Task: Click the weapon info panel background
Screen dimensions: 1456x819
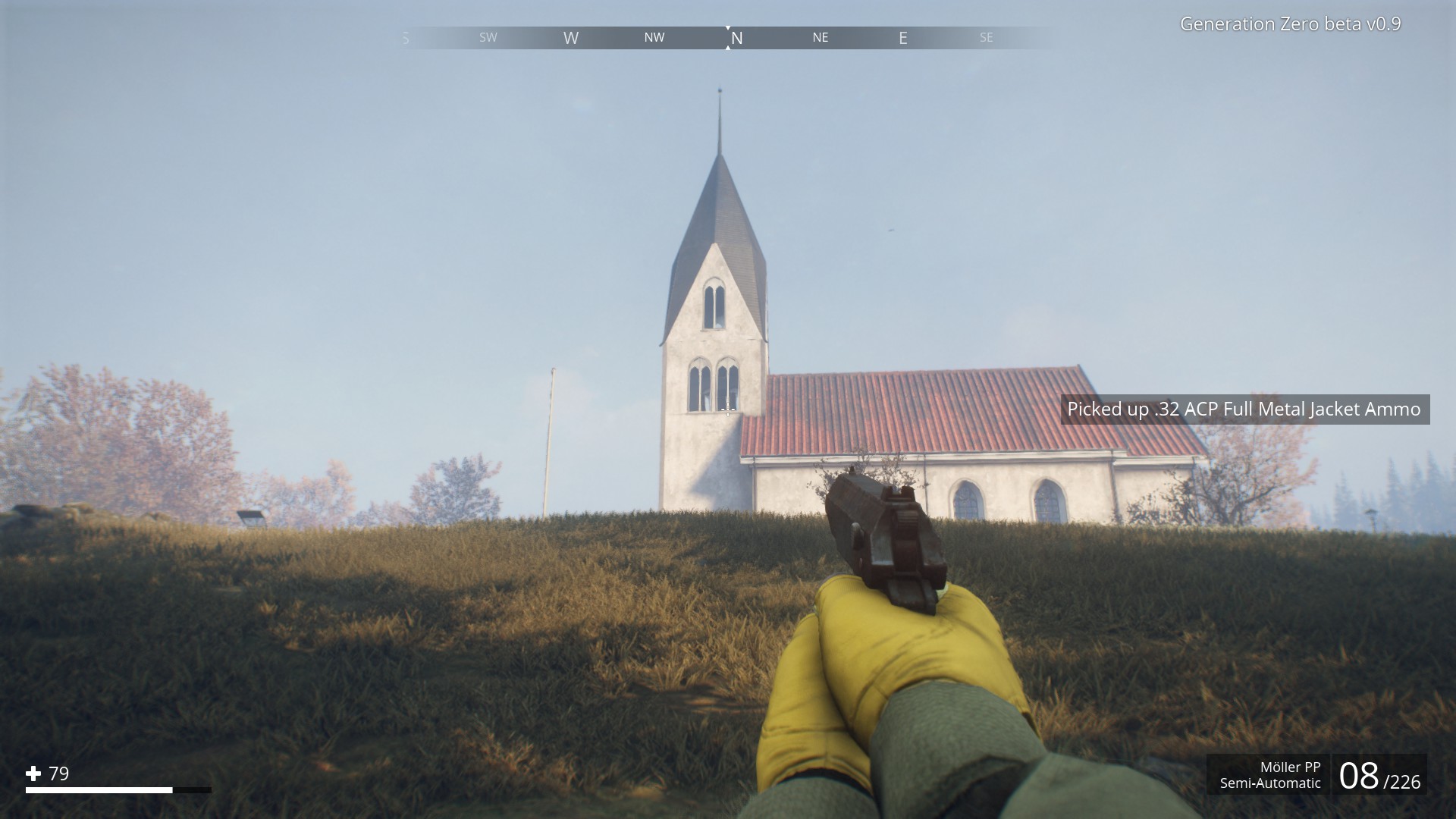Action: coord(1327,775)
